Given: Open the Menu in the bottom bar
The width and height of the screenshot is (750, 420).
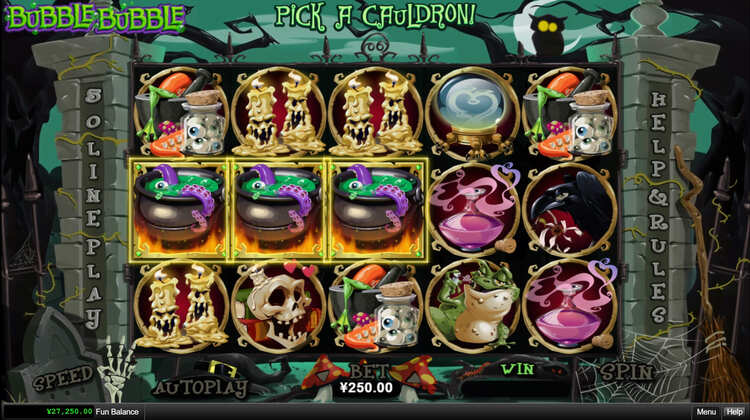Looking at the screenshot, I should coord(706,412).
